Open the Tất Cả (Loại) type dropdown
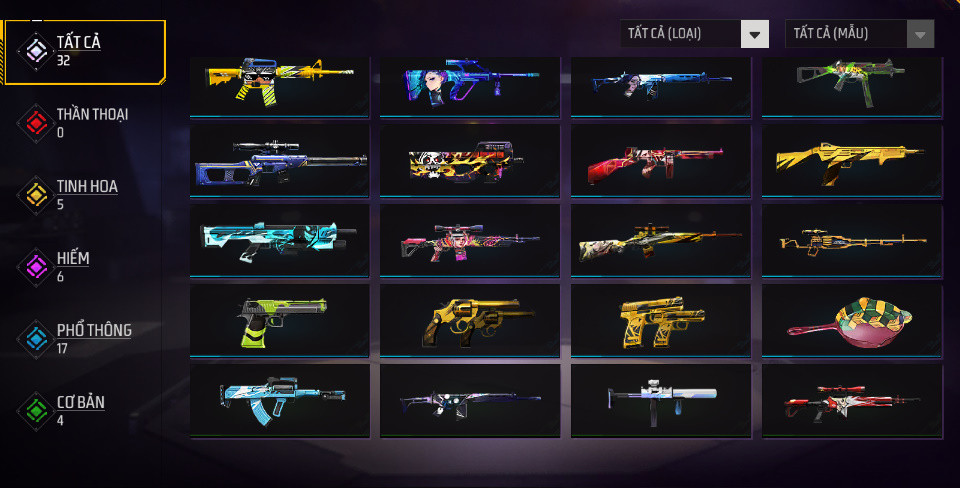The image size is (960, 488). (x=694, y=34)
